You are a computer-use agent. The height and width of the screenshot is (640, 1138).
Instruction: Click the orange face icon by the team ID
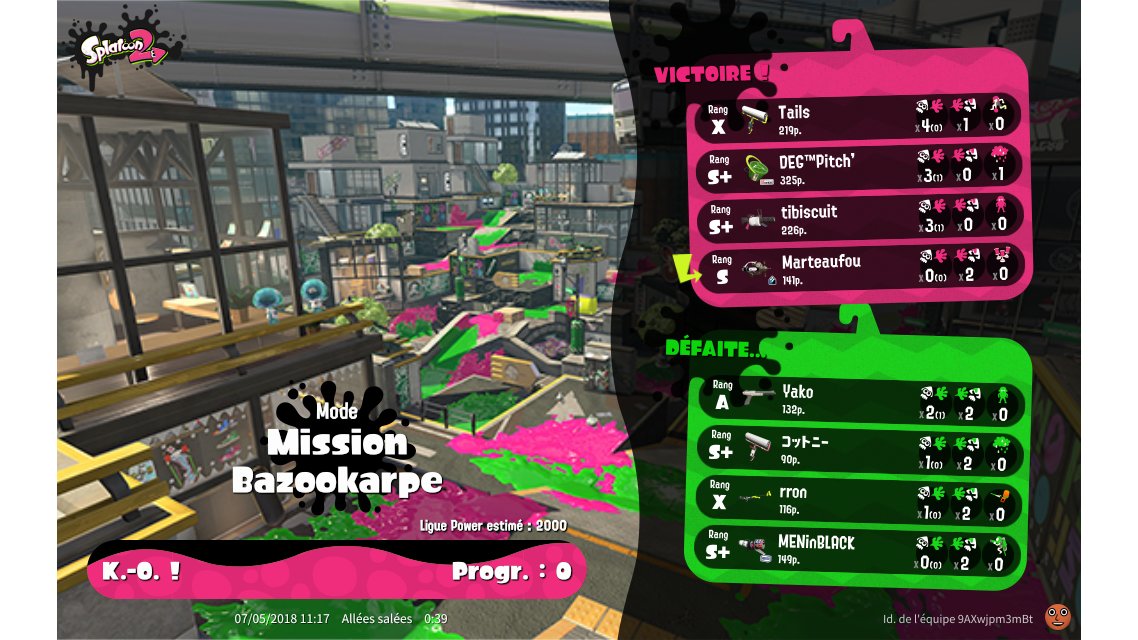pos(1056,616)
